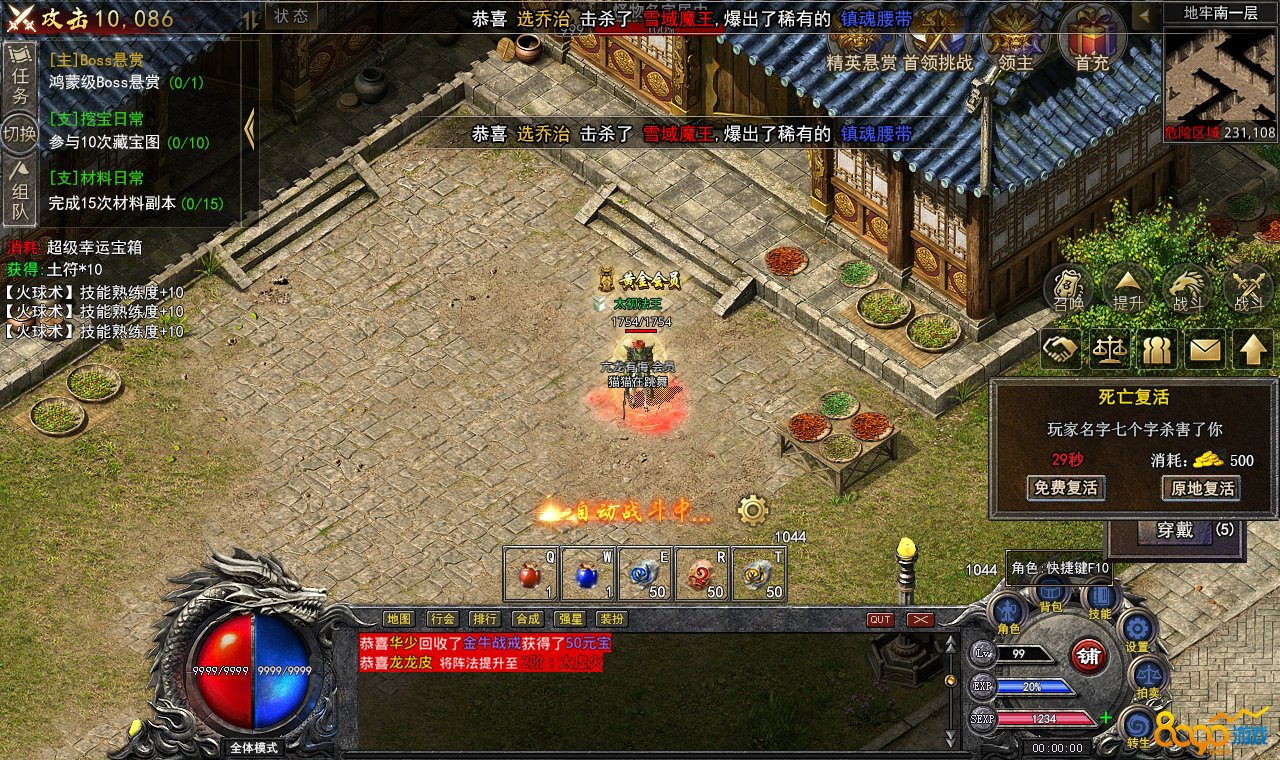This screenshot has width=1280, height=760.
Task: Use the blue mana potion slot
Action: pos(587,576)
